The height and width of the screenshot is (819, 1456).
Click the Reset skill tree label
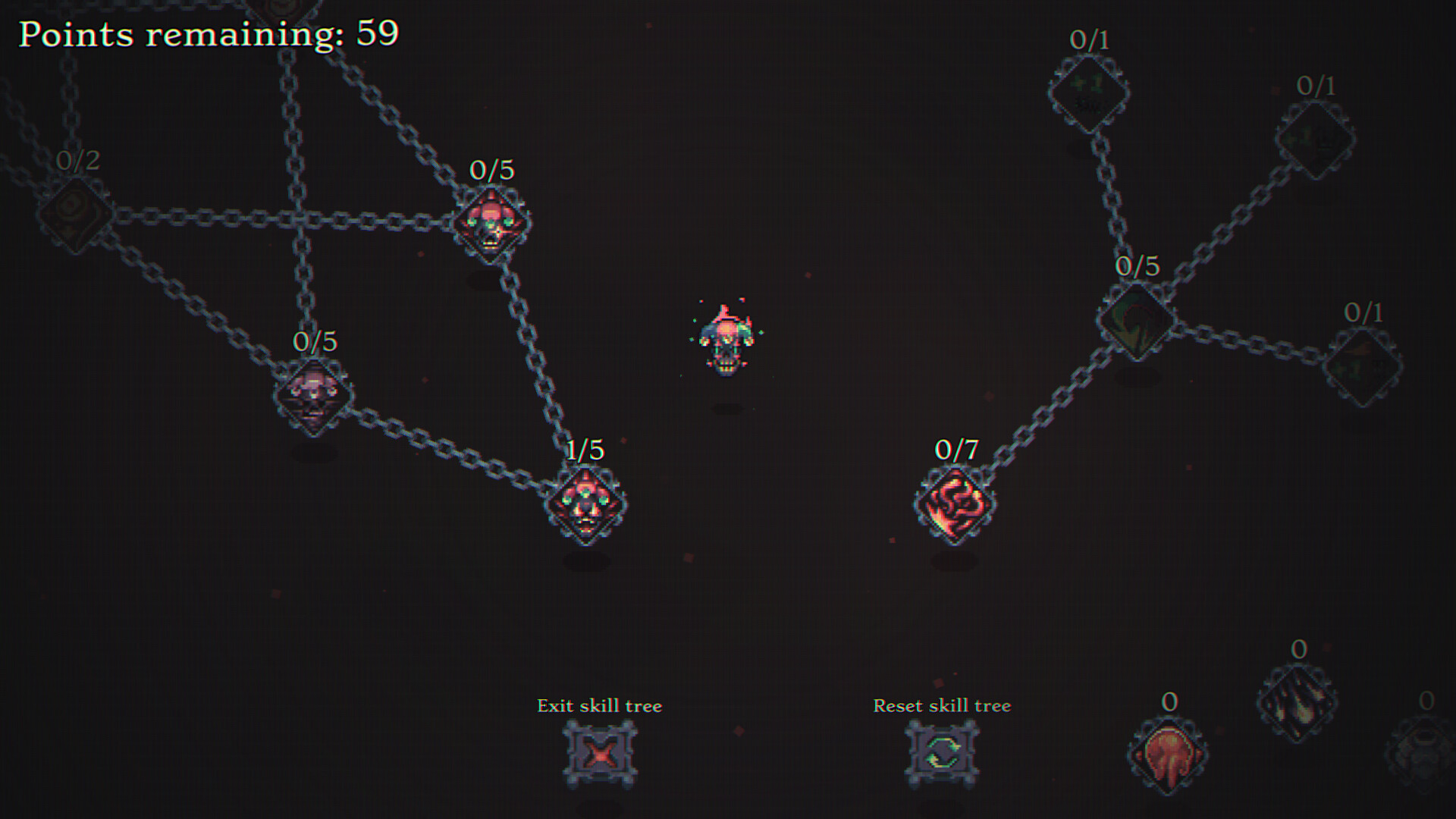(x=943, y=705)
